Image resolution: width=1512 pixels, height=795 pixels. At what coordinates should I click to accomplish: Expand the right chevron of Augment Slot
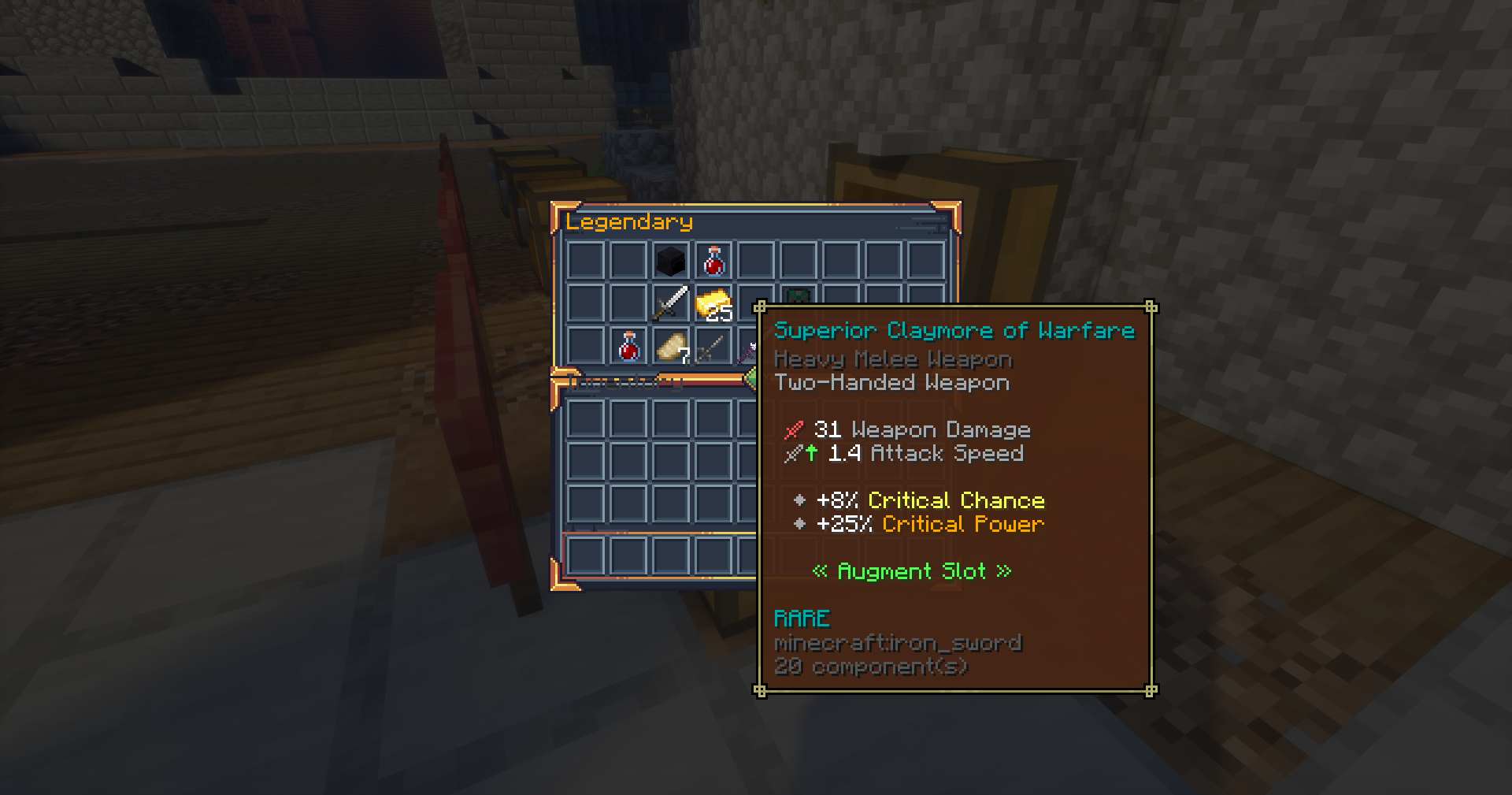[x=1004, y=570]
